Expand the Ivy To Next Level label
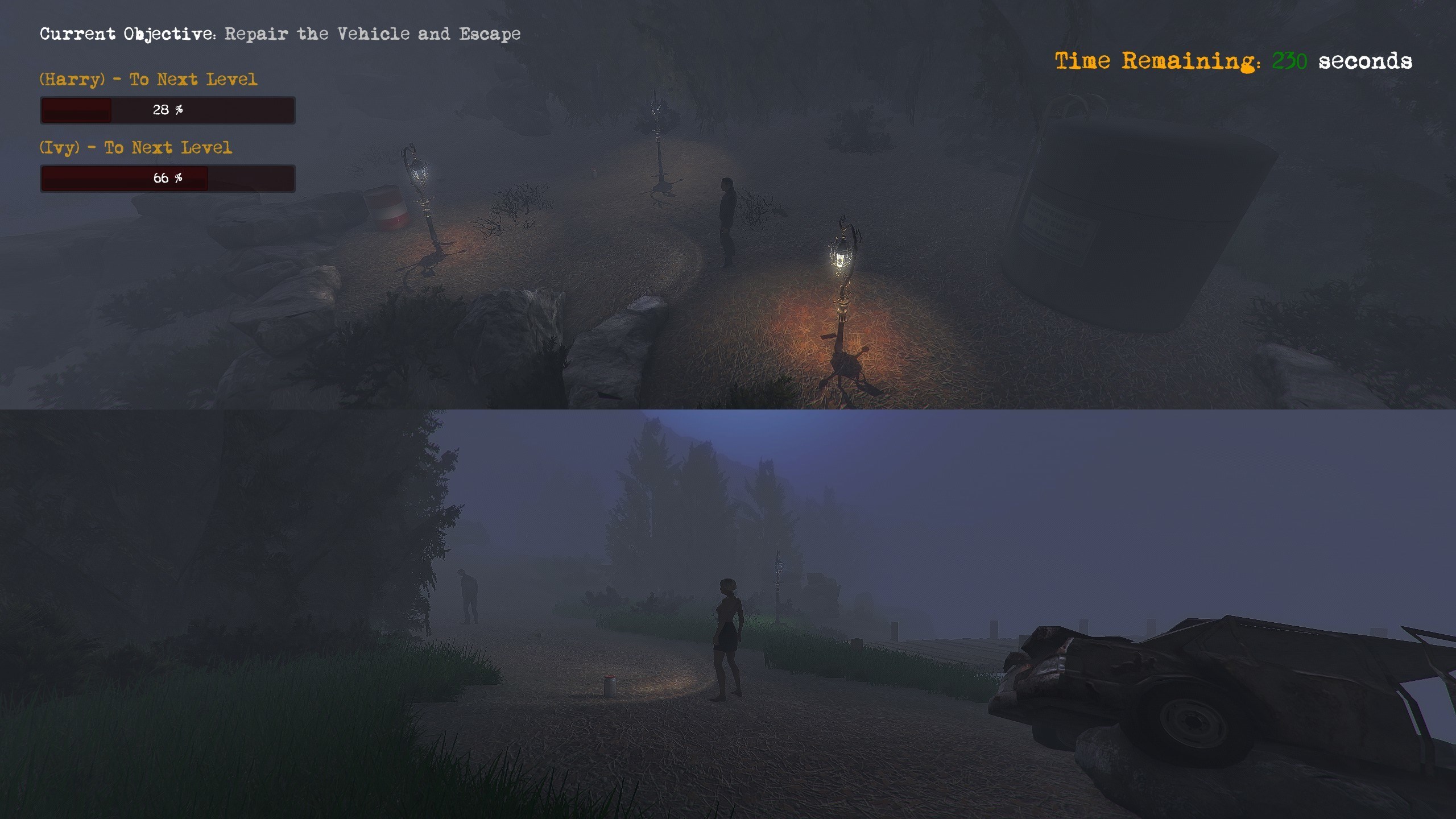The image size is (1456, 819). pyautogui.click(x=135, y=148)
